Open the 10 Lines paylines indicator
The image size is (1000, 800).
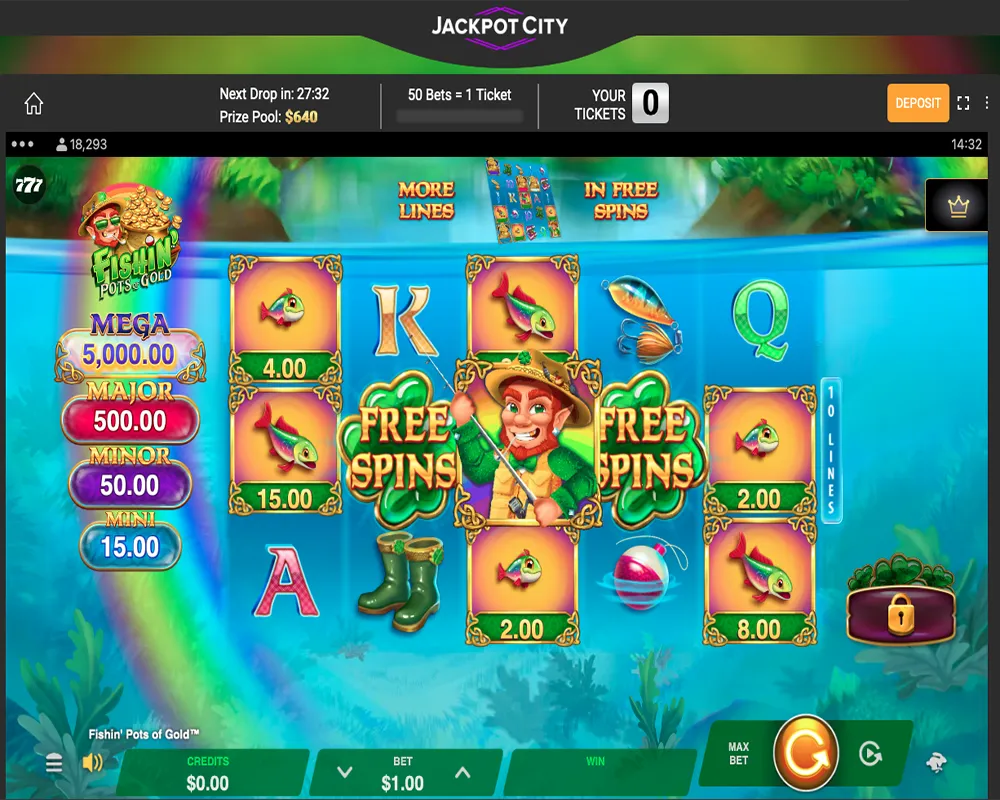pyautogui.click(x=831, y=450)
